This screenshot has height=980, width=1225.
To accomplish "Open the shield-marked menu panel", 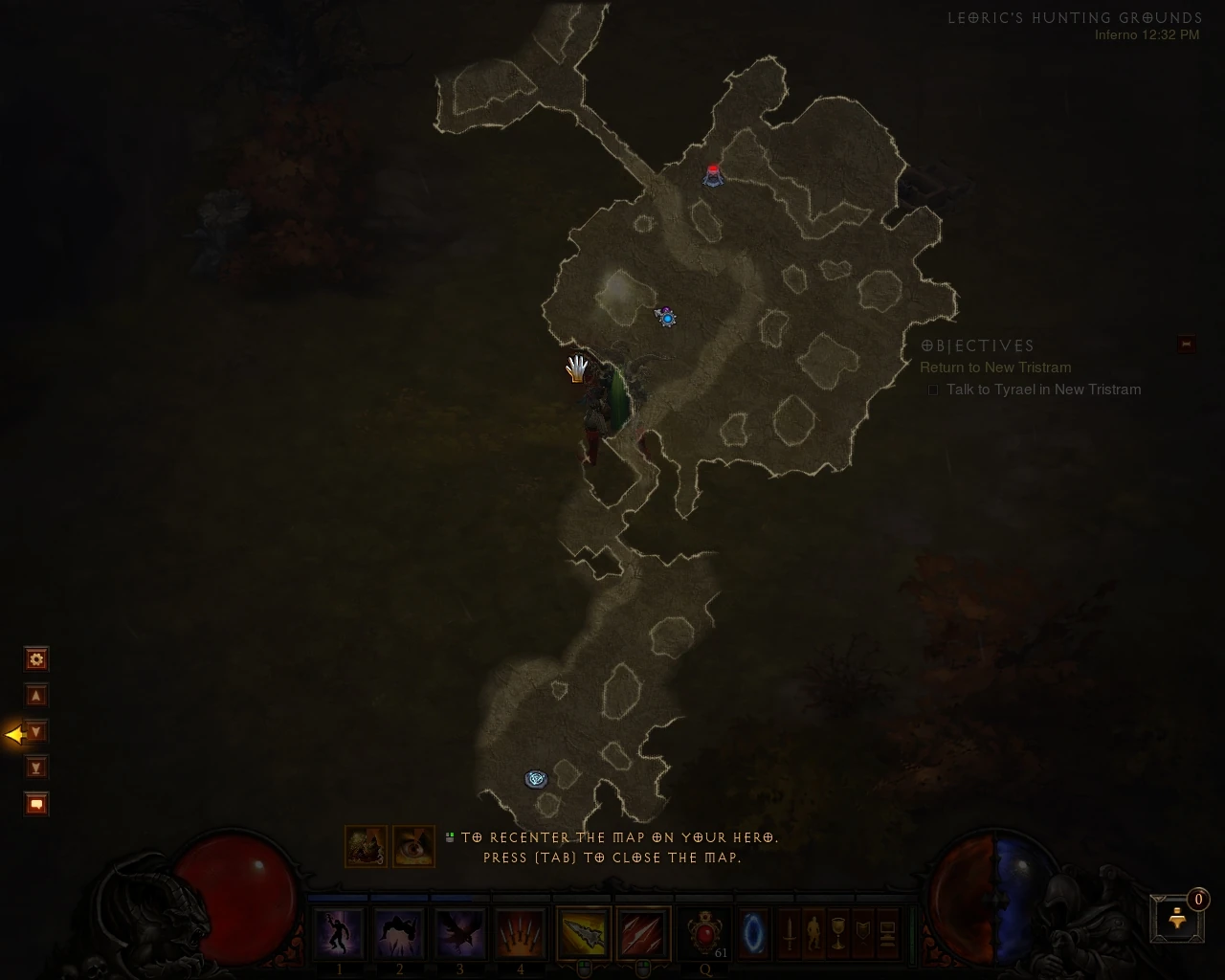I will coord(863,933).
